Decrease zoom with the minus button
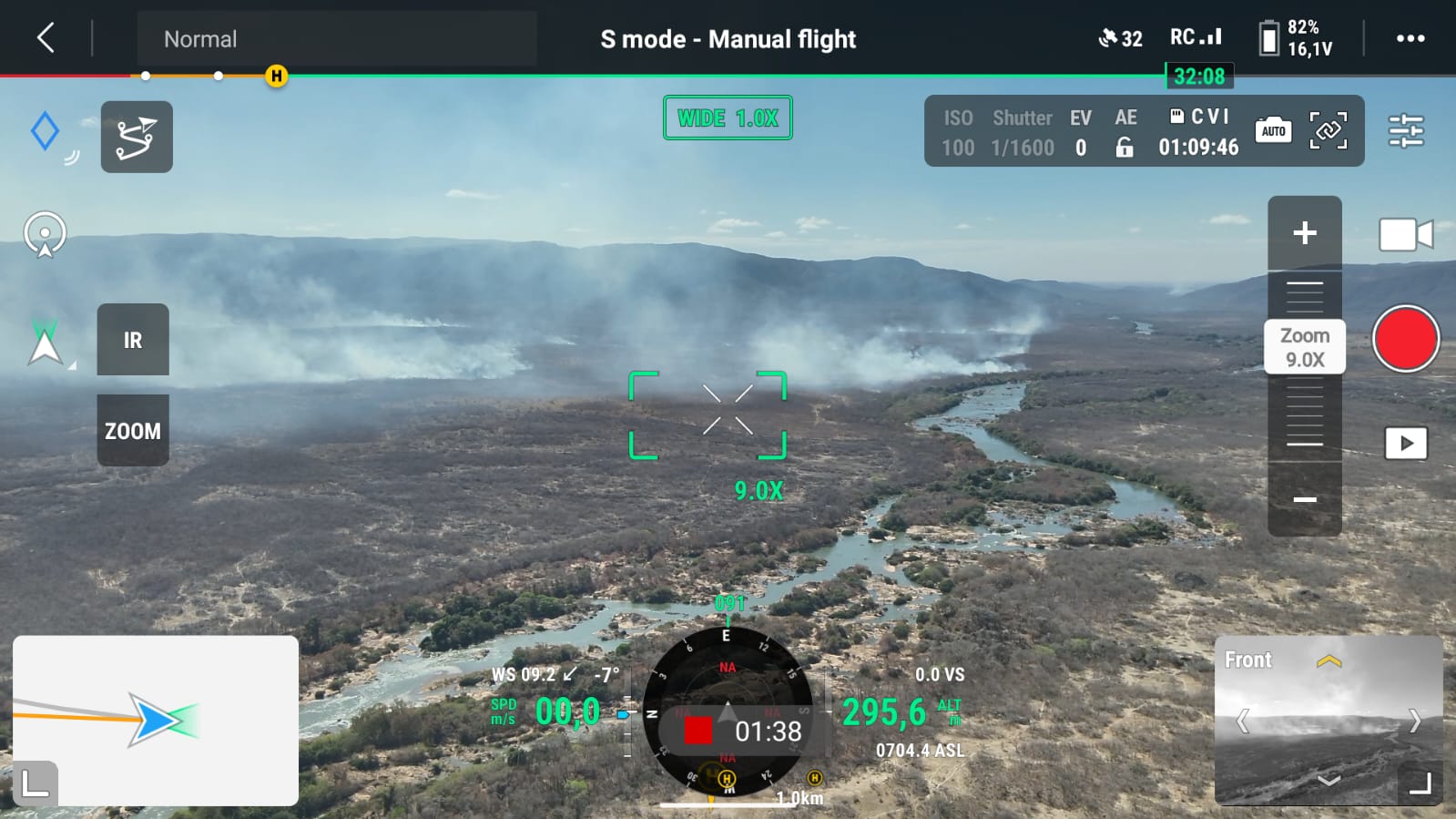 tap(1304, 499)
